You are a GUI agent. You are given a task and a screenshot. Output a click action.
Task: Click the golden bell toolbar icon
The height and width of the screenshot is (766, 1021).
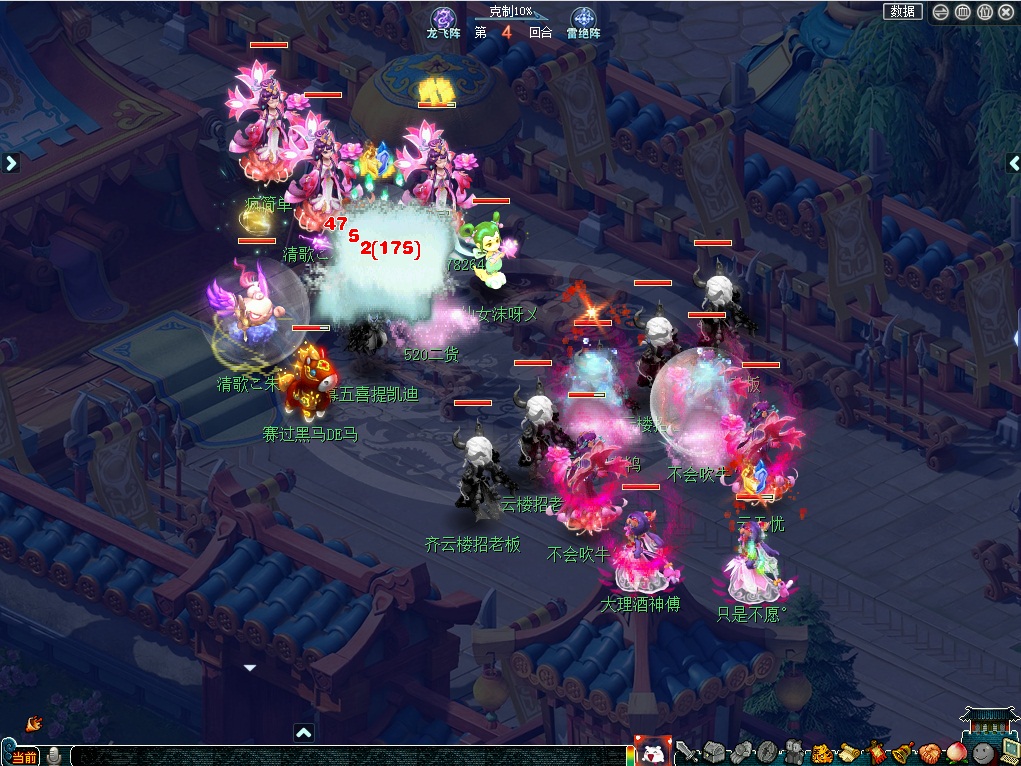(x=903, y=752)
